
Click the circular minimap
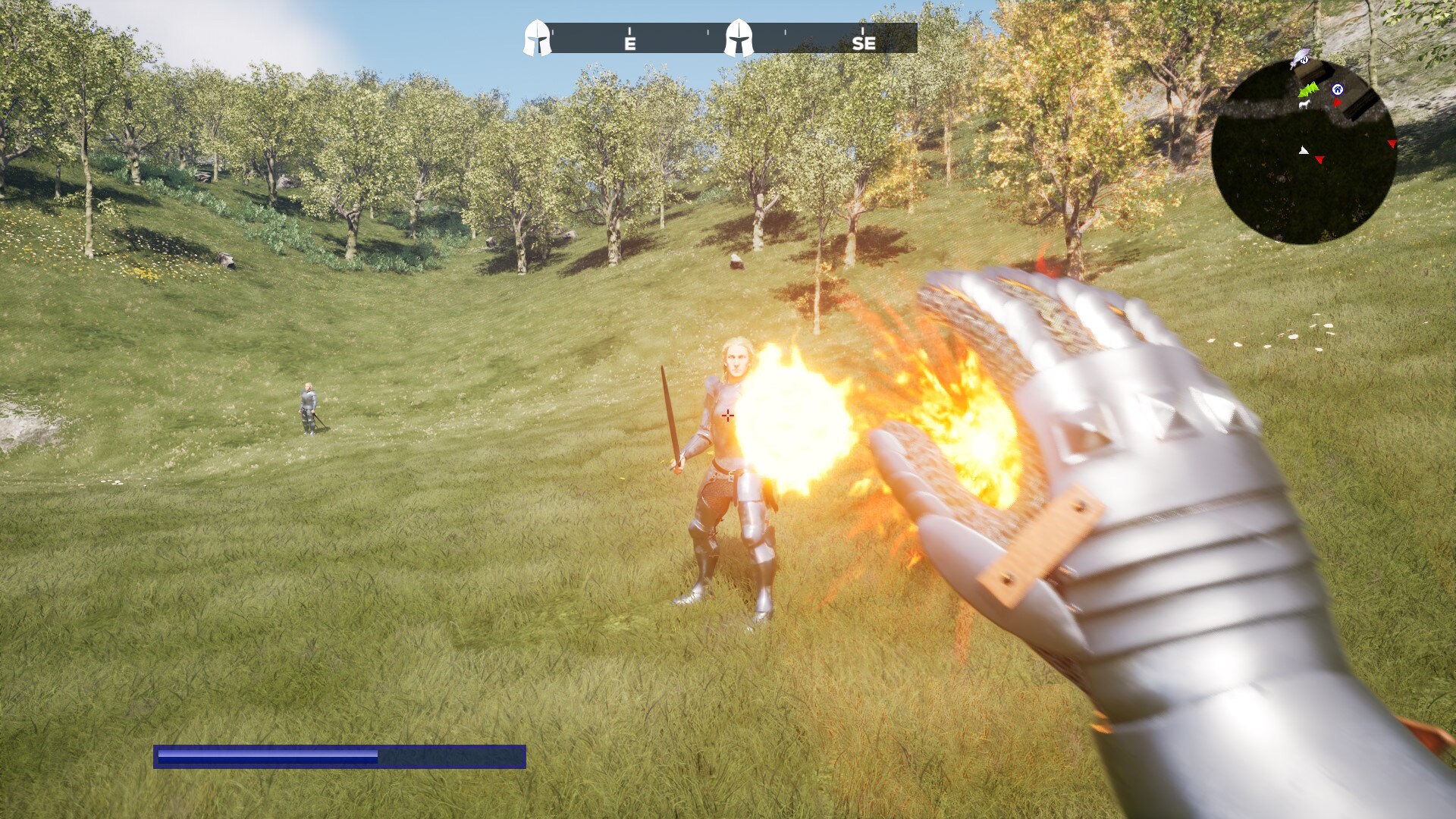1304,152
